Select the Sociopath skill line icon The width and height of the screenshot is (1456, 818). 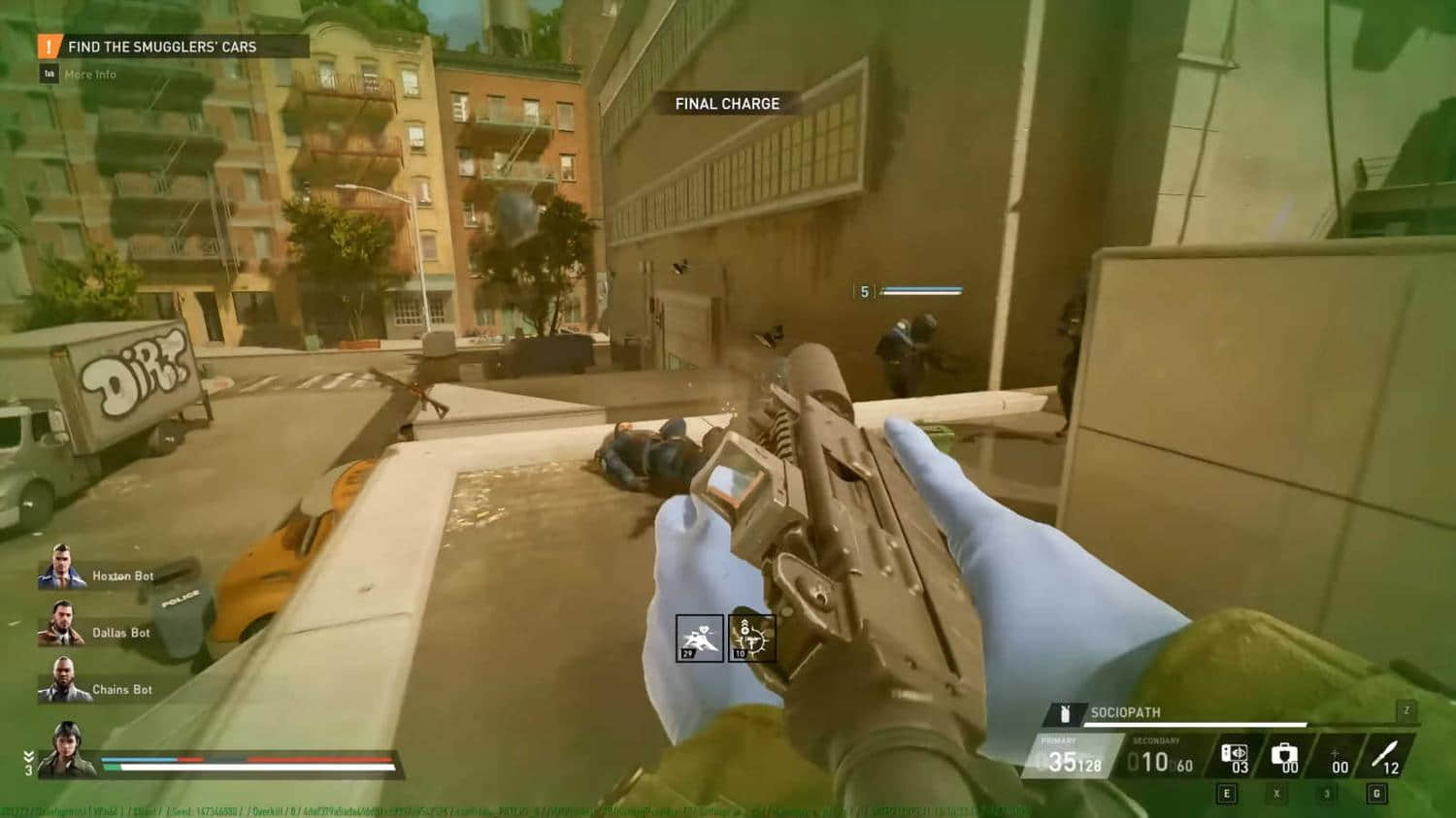(1065, 713)
